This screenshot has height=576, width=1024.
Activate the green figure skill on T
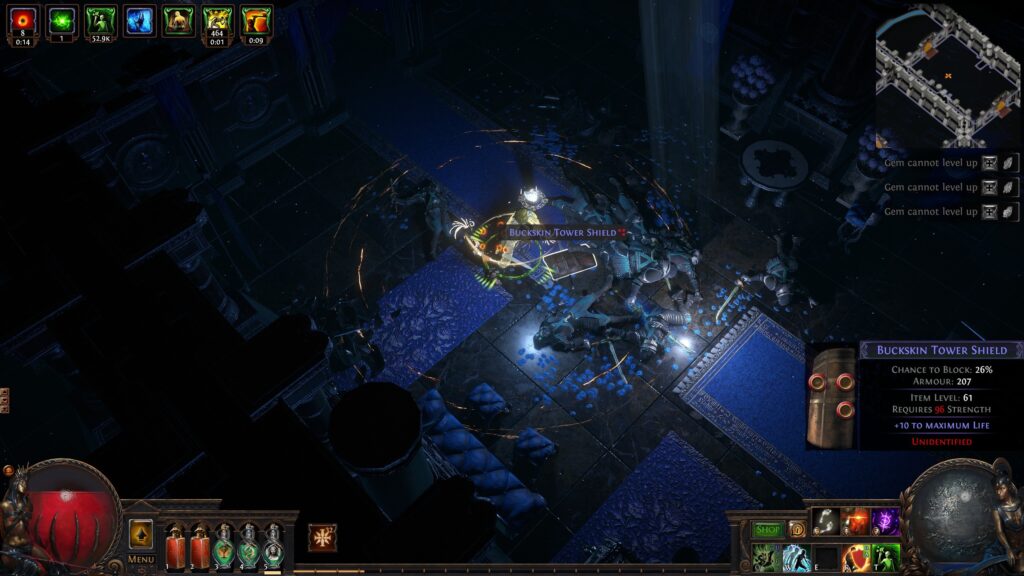[x=885, y=557]
